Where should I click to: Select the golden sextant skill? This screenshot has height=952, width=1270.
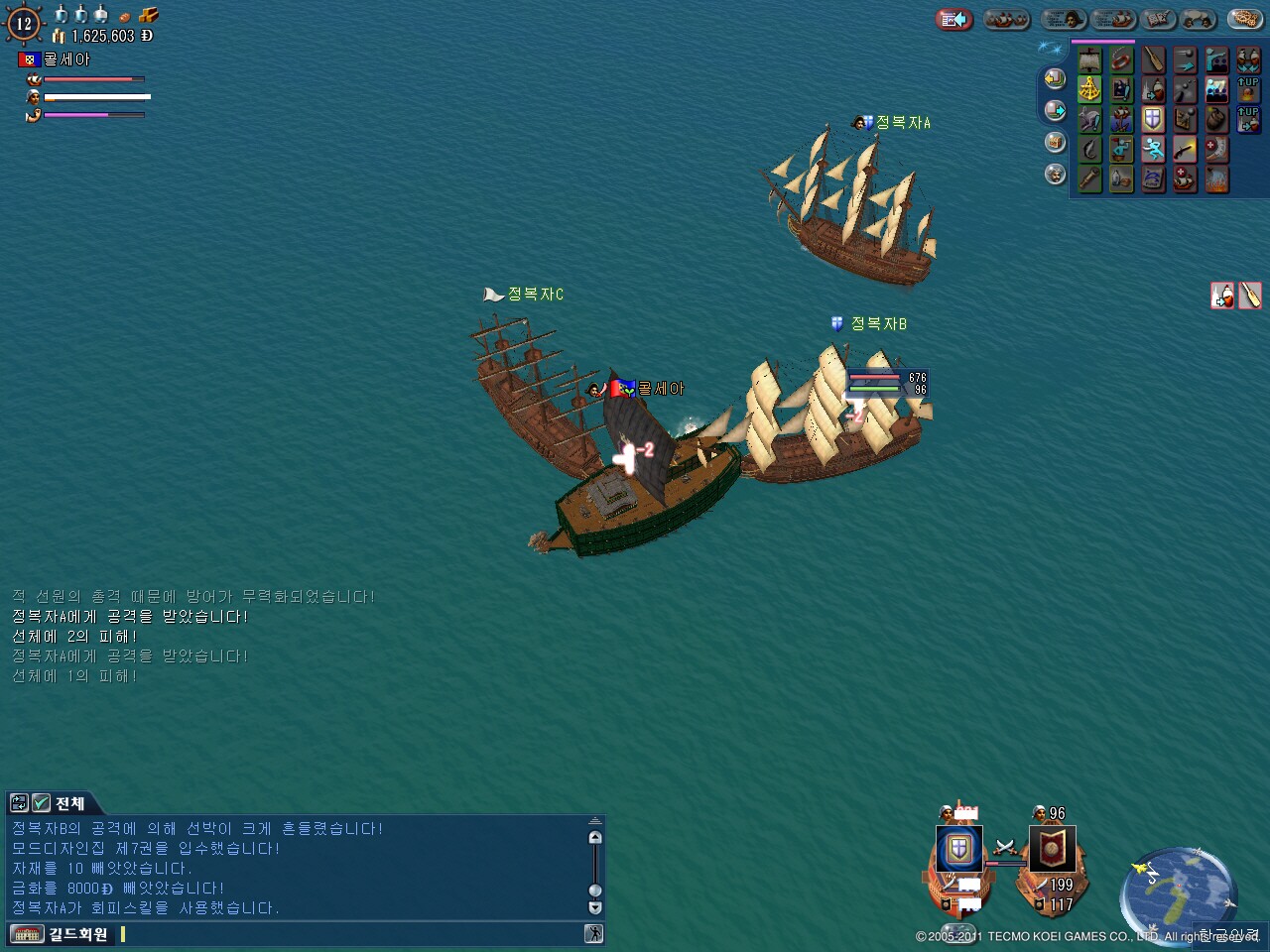tap(1089, 90)
